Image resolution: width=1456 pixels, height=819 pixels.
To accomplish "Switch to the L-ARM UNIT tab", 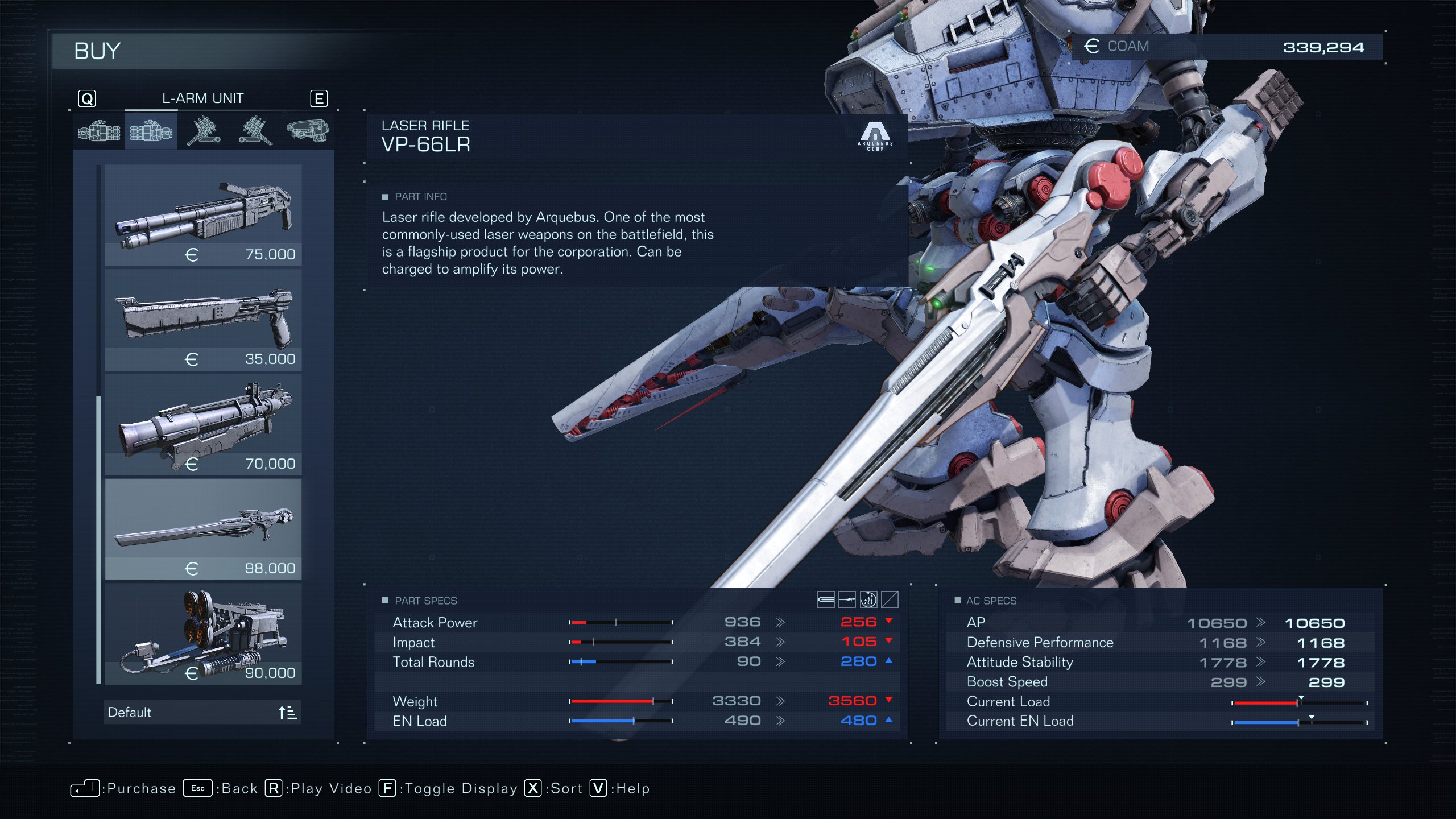I will tap(203, 98).
